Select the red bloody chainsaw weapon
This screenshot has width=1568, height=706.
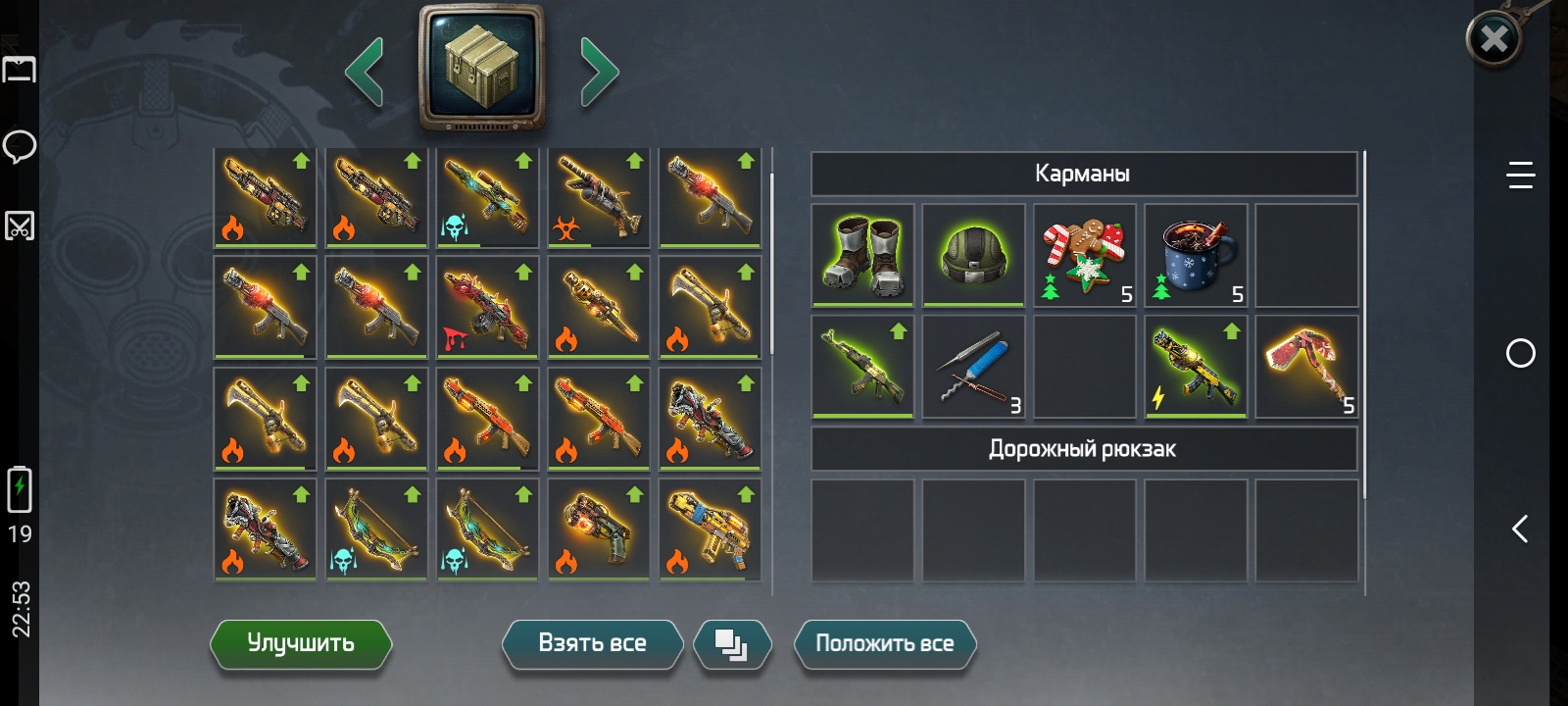pyautogui.click(x=488, y=308)
